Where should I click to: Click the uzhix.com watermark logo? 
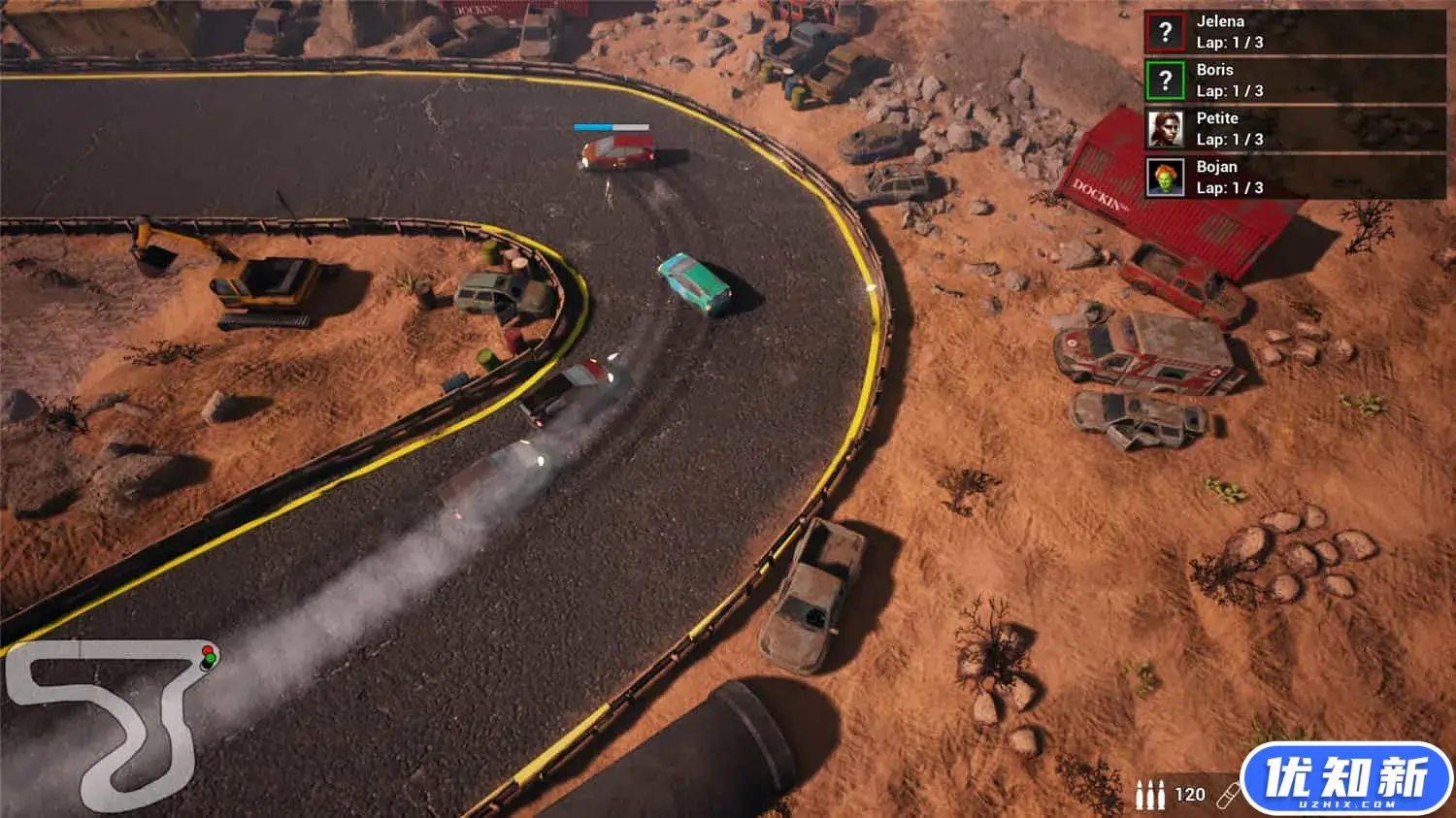(x=1346, y=779)
